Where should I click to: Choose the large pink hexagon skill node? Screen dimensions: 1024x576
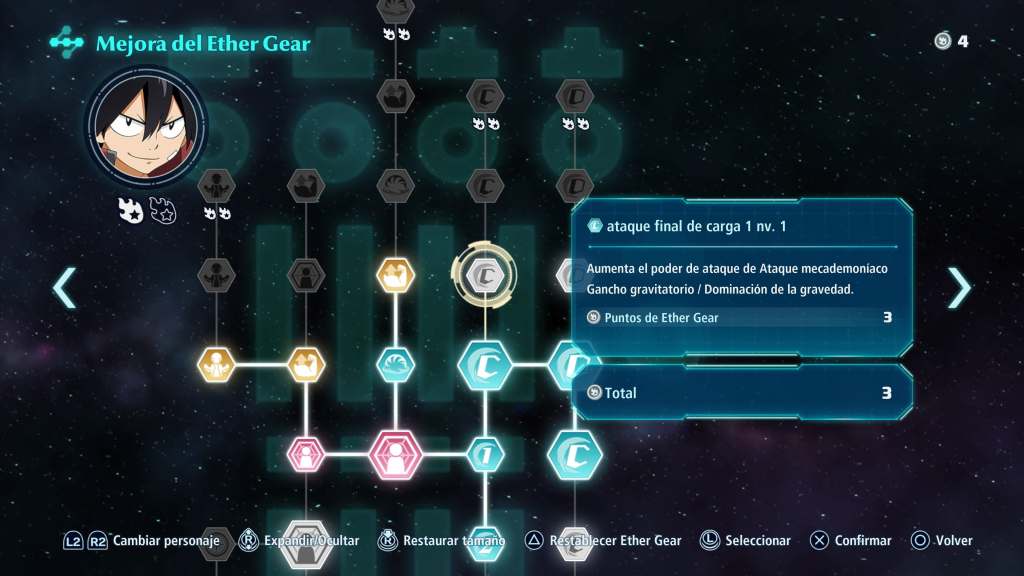[396, 455]
